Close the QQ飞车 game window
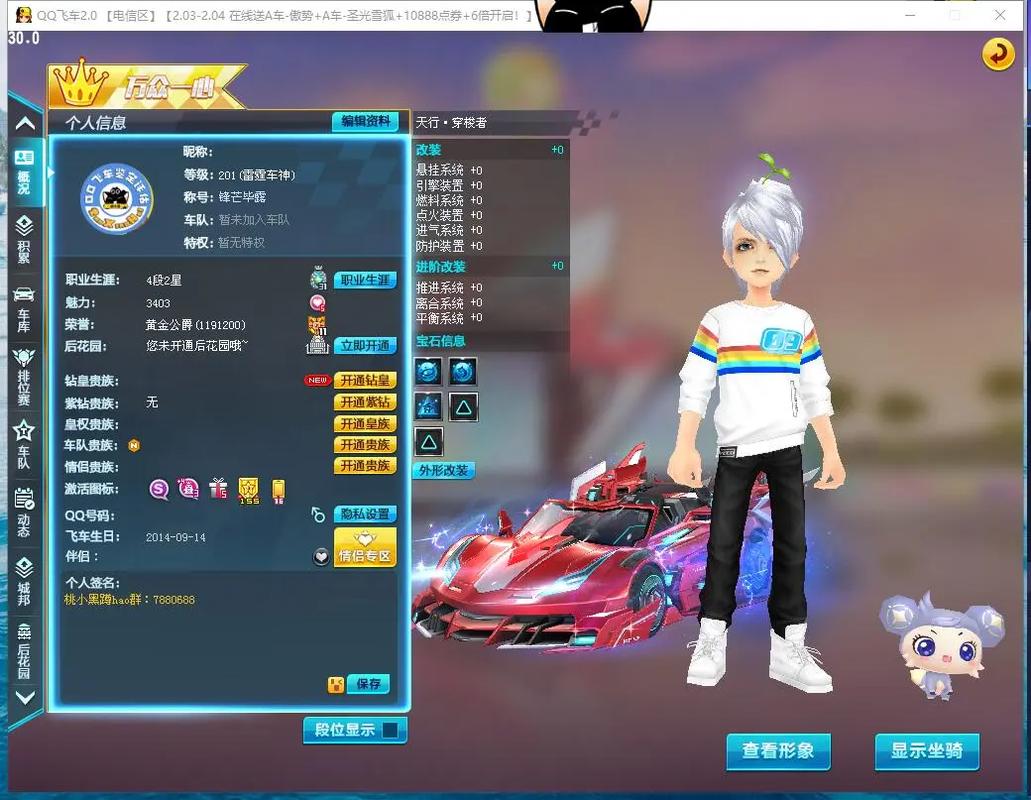This screenshot has width=1031, height=800. pyautogui.click(x=1001, y=15)
